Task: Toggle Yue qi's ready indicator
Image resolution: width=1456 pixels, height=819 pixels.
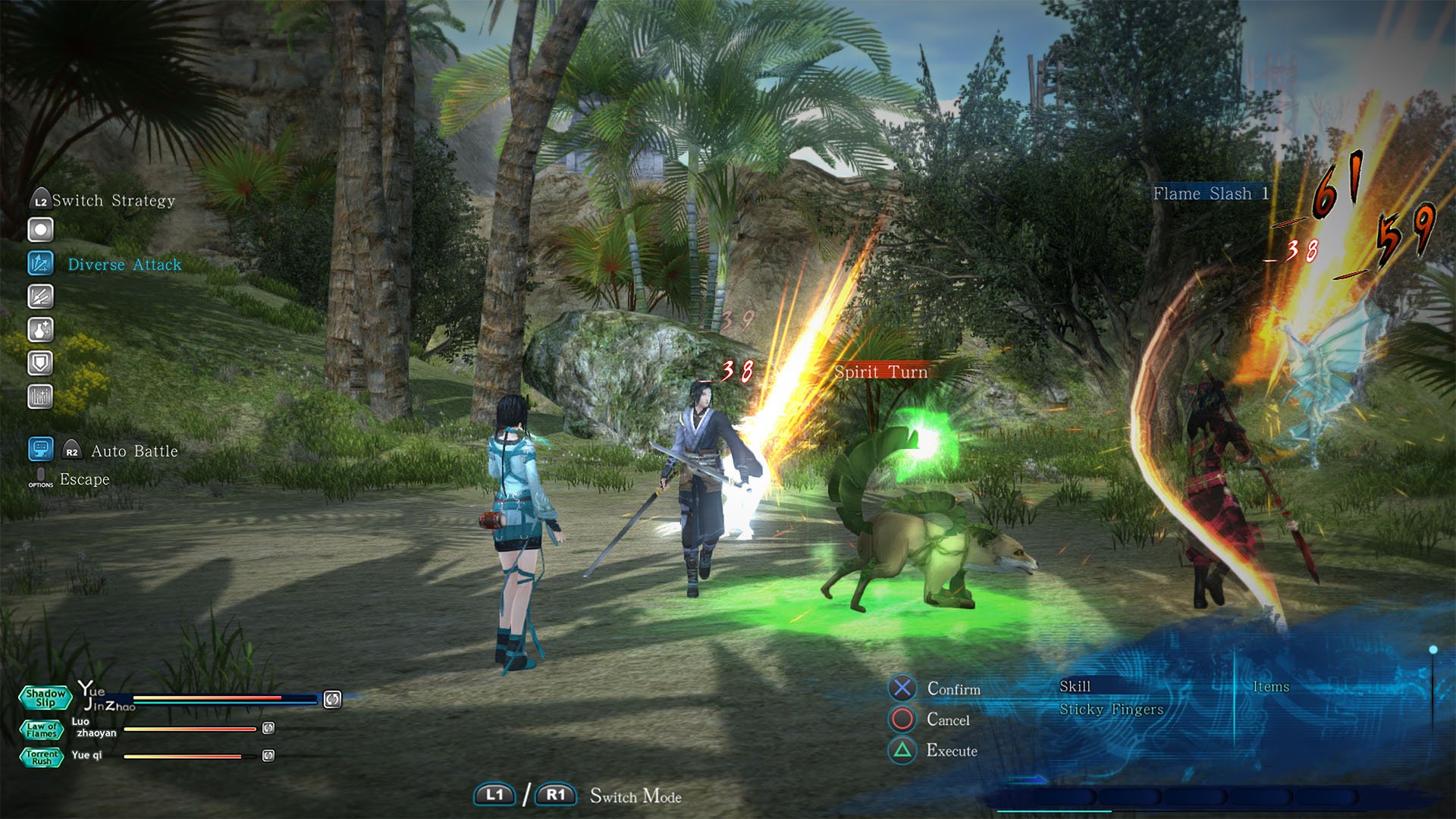Action: tap(267, 755)
